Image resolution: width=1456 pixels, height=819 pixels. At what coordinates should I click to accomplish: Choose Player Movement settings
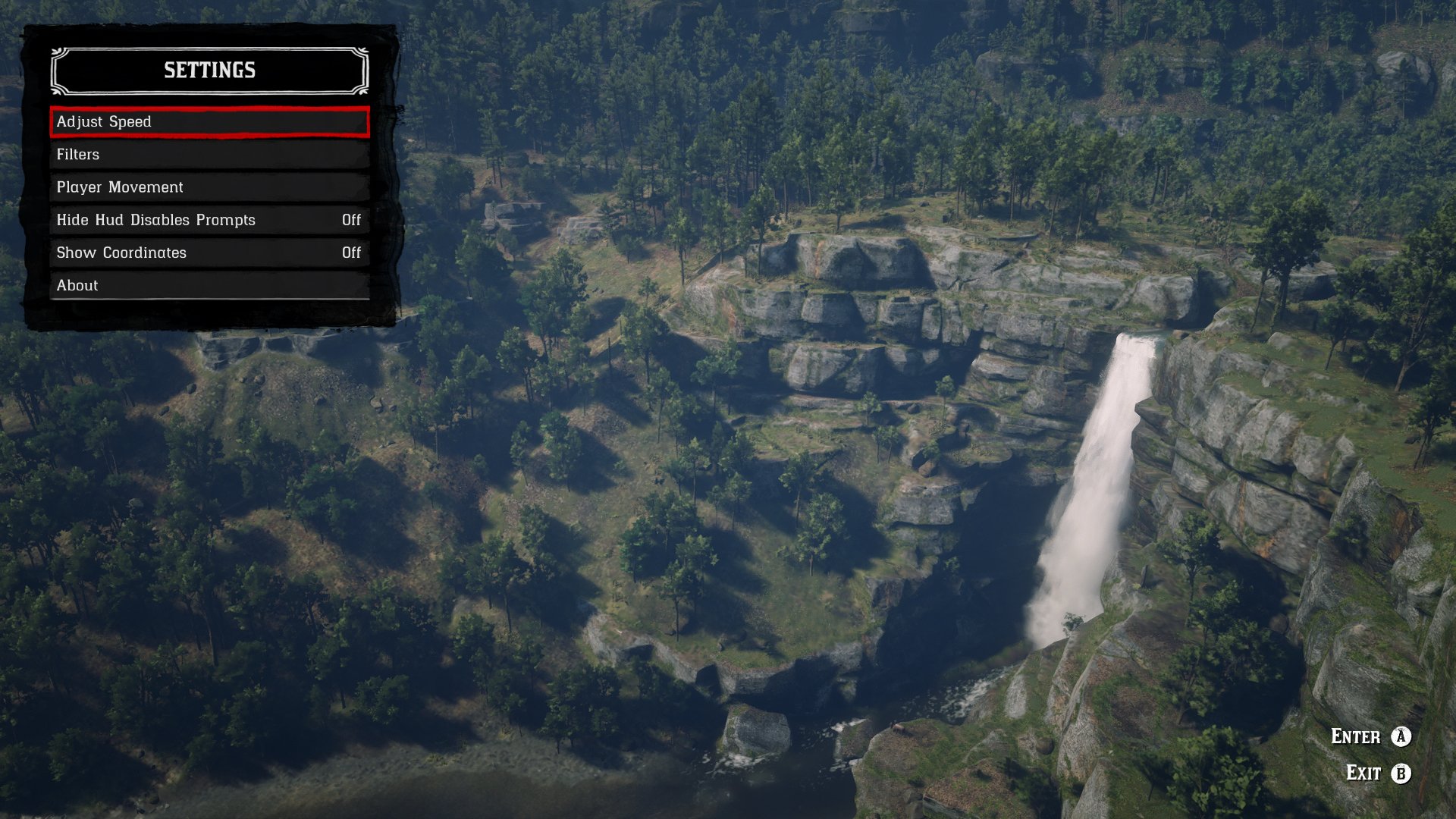coord(209,187)
